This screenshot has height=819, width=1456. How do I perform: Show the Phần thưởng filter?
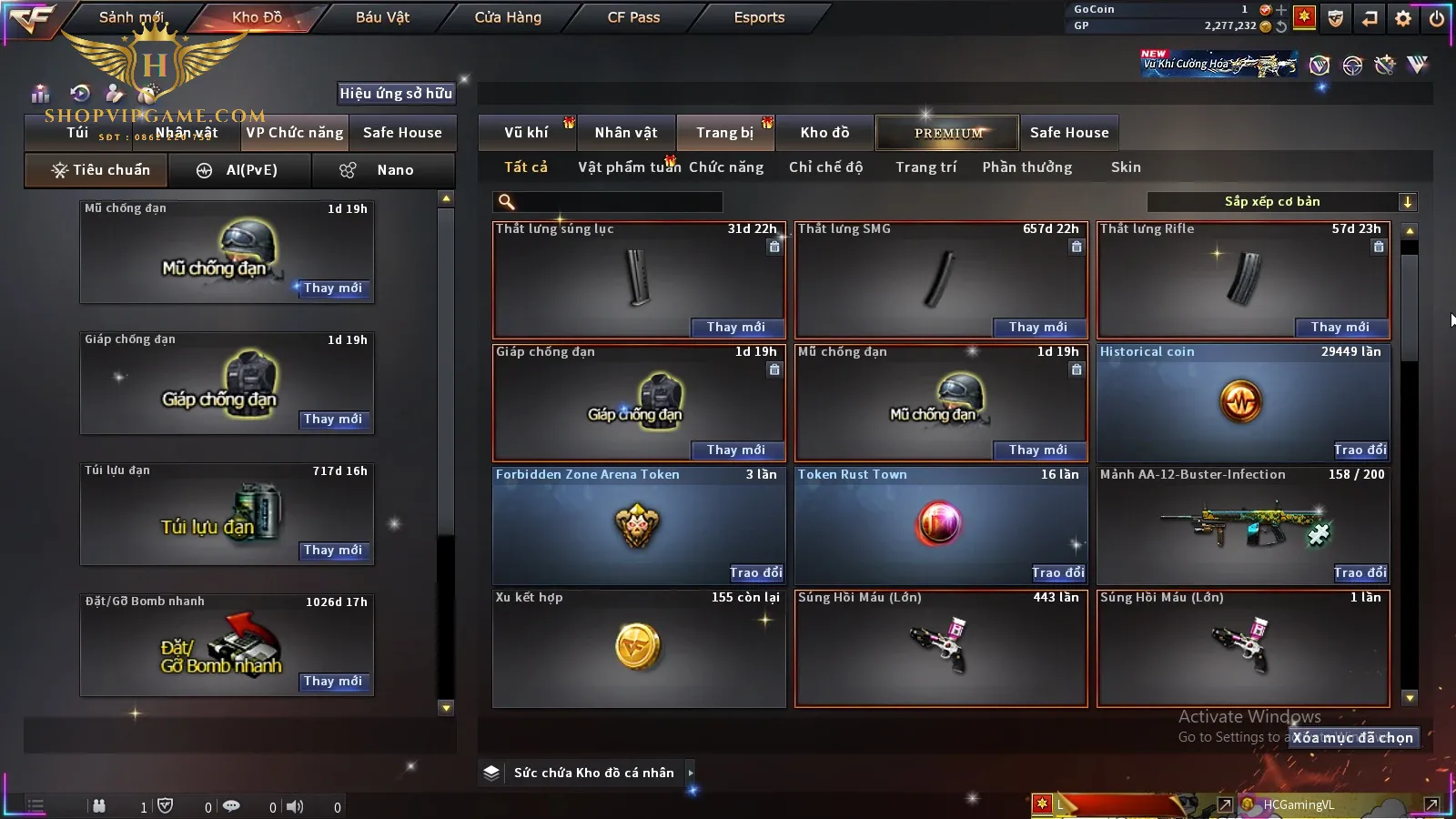click(1026, 167)
